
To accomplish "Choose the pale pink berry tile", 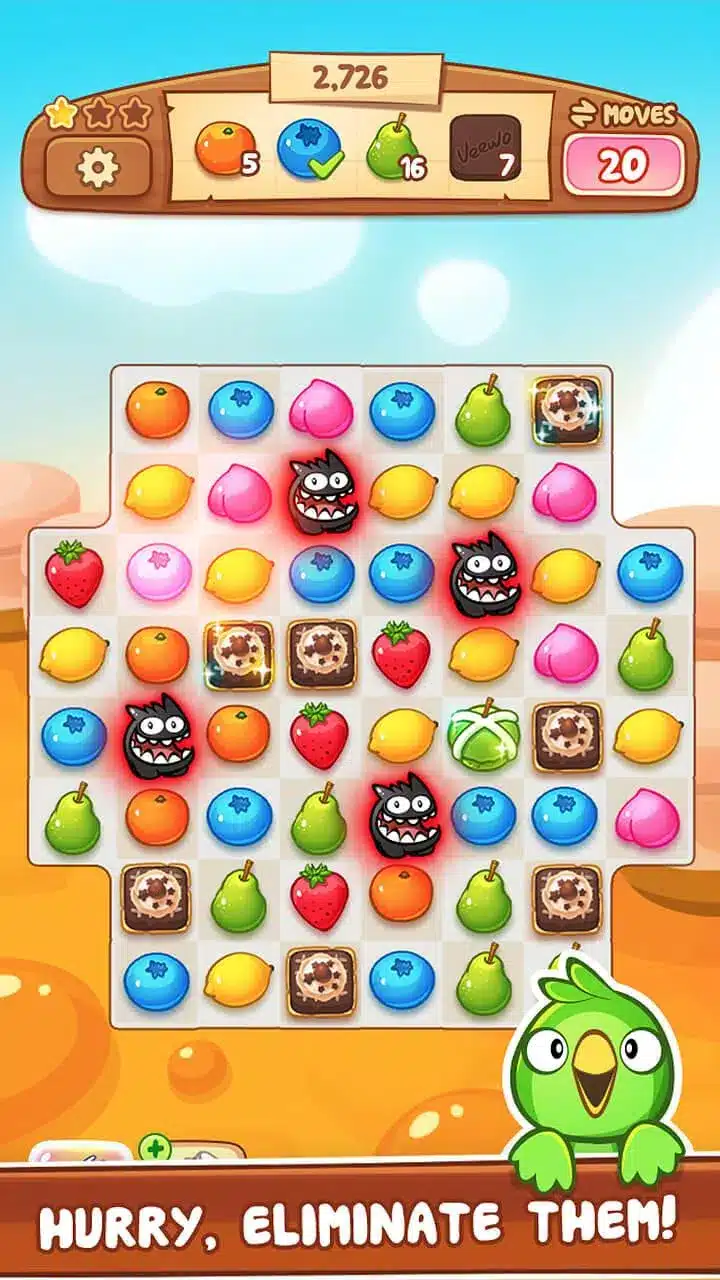I will 157,572.
